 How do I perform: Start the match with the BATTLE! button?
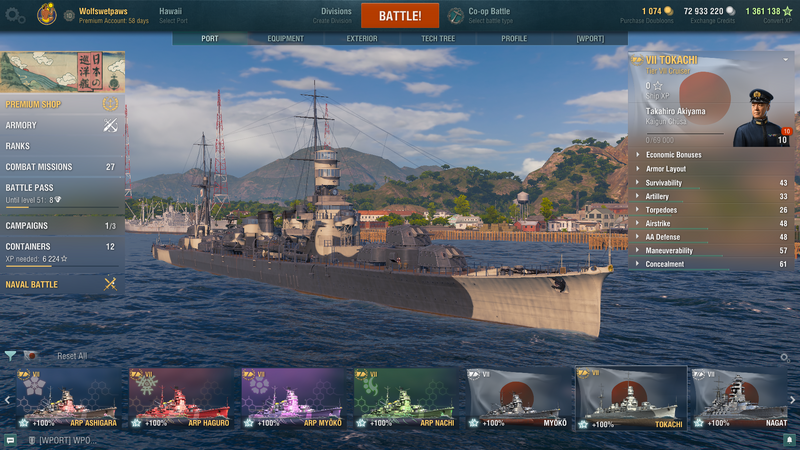tap(399, 16)
